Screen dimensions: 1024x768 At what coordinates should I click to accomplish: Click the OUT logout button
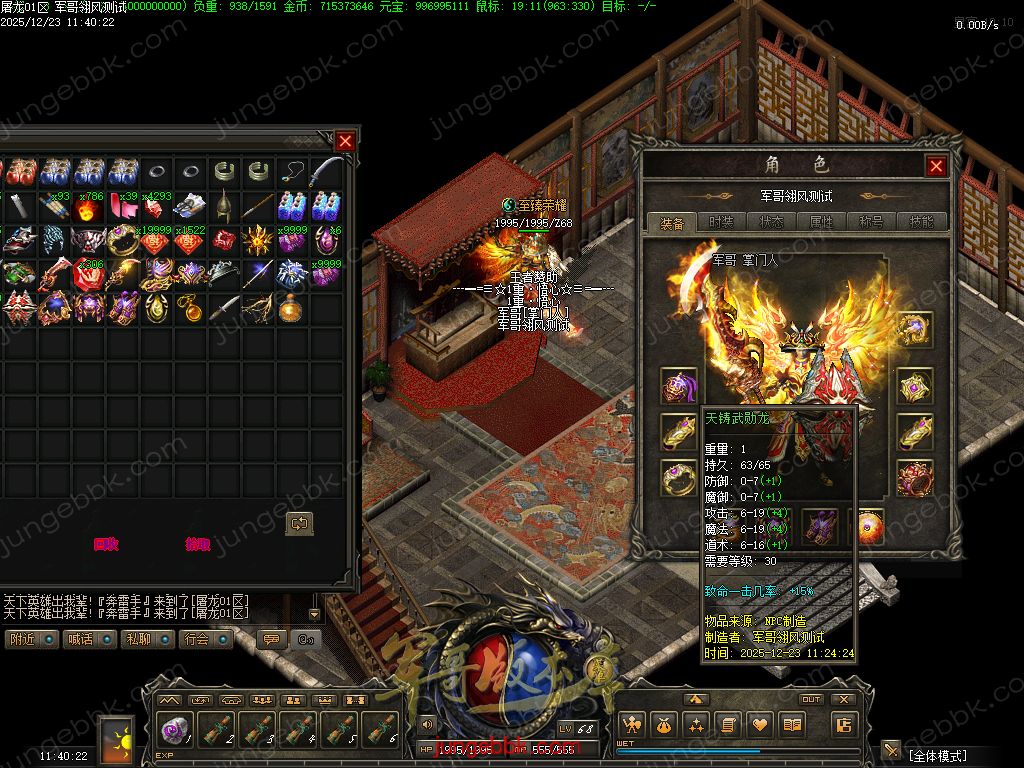click(811, 700)
